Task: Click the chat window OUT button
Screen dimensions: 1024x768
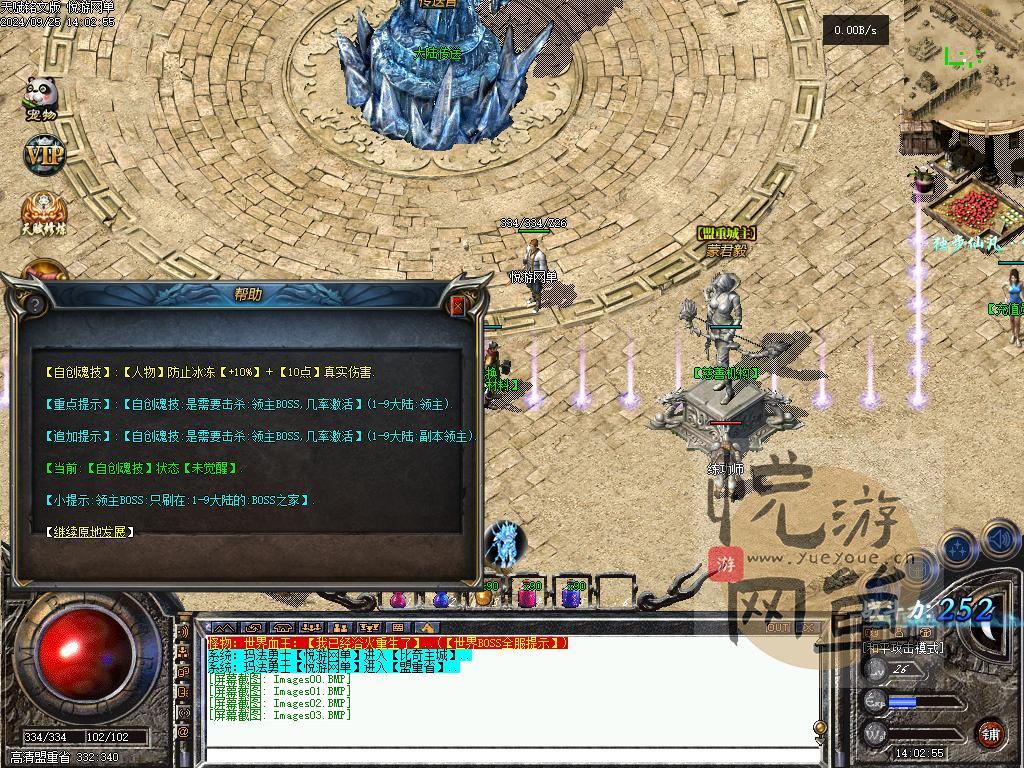Action: point(777,628)
